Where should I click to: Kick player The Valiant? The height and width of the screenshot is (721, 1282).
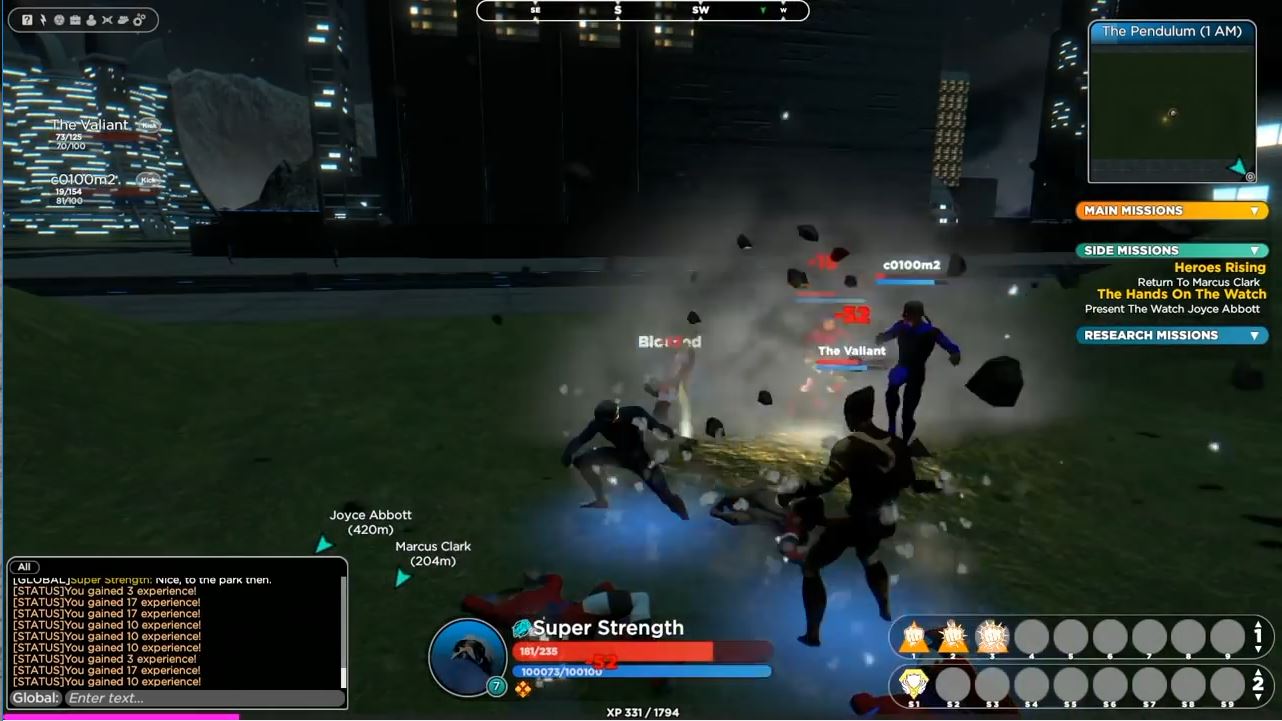click(147, 124)
